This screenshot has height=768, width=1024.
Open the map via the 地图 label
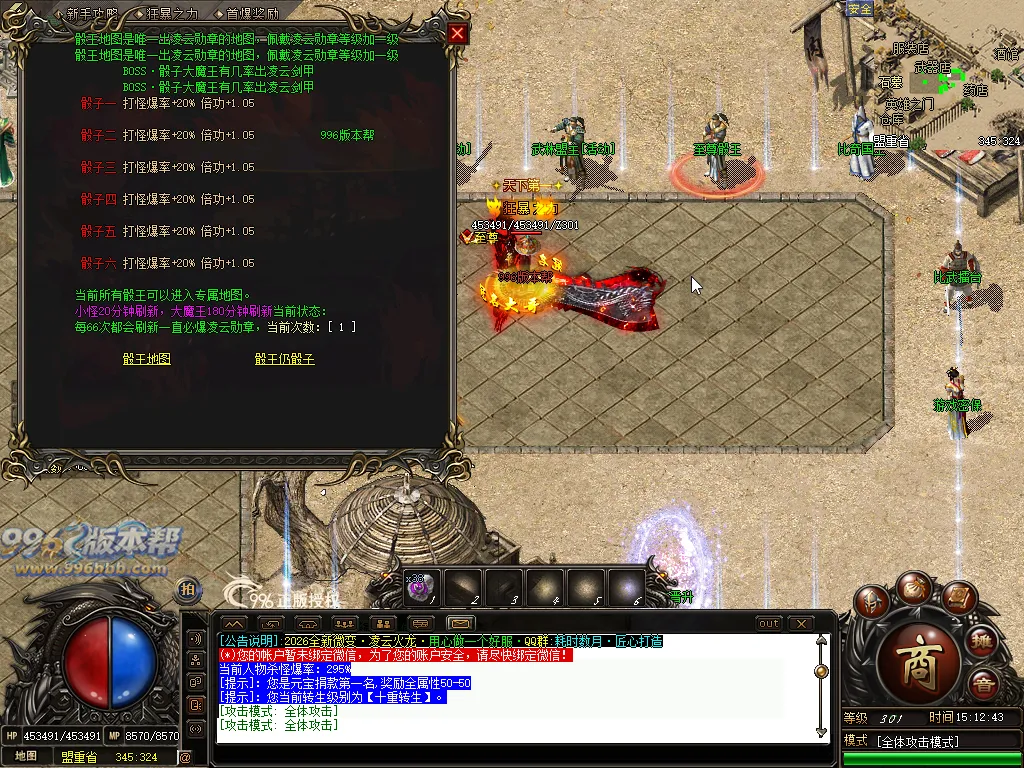26,757
